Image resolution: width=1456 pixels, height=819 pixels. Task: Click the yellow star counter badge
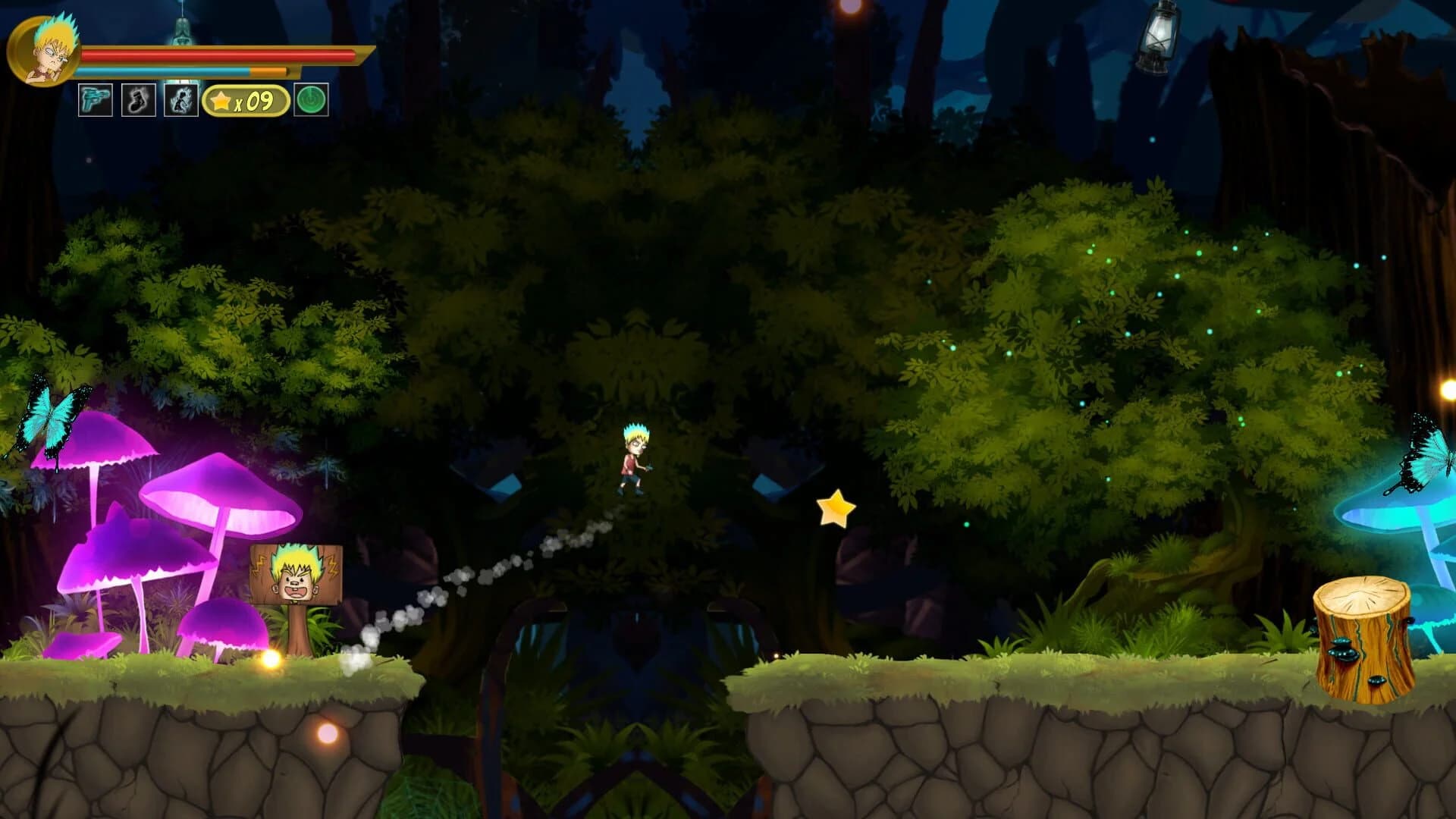click(x=244, y=99)
